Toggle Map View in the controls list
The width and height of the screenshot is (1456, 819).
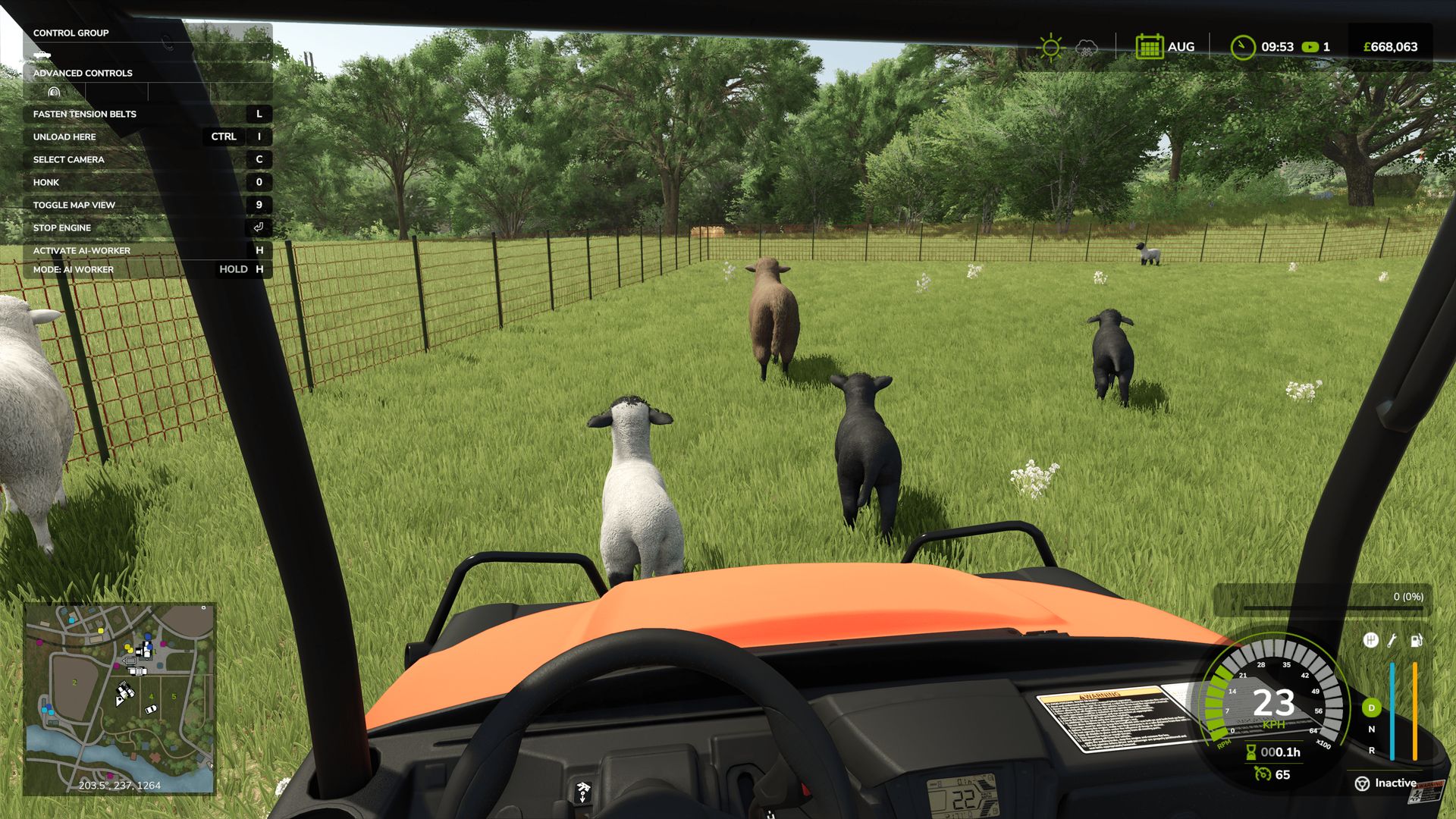pyautogui.click(x=74, y=205)
